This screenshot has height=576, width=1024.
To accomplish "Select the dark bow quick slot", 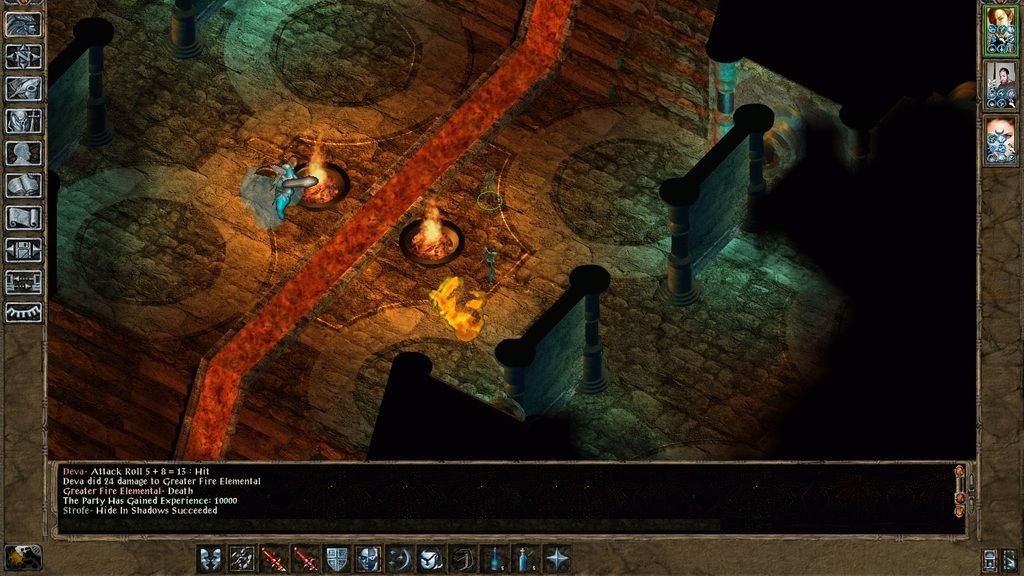I will point(464,558).
